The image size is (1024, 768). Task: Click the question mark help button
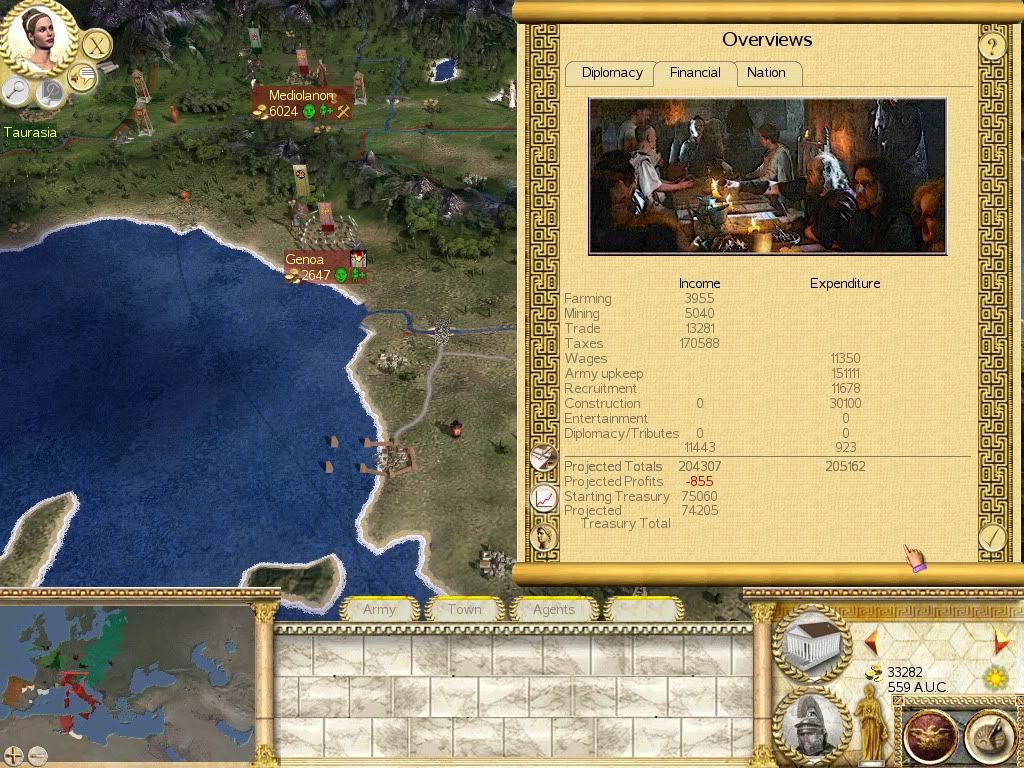[x=991, y=45]
